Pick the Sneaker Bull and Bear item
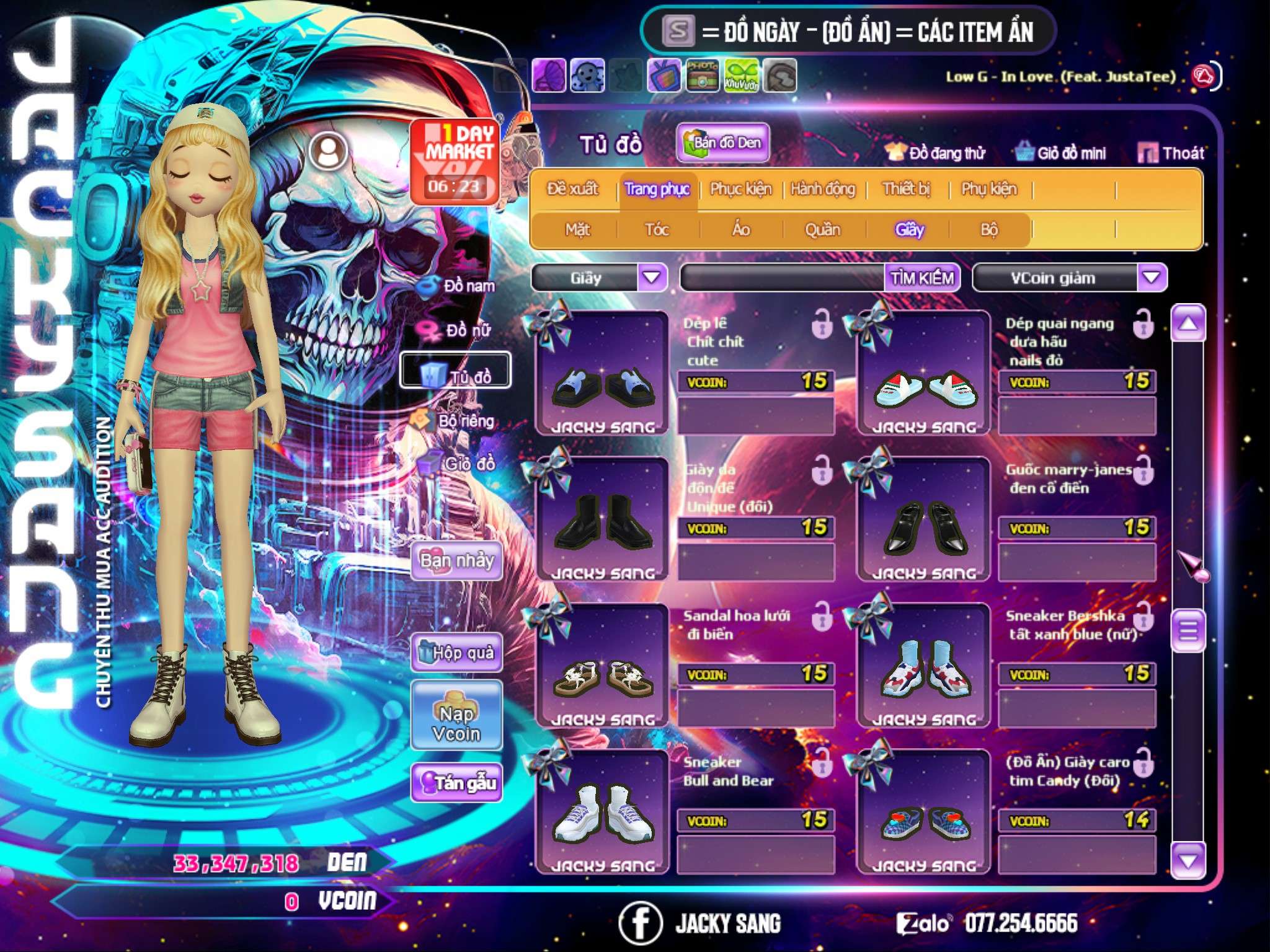The height and width of the screenshot is (952, 1270). tap(602, 812)
